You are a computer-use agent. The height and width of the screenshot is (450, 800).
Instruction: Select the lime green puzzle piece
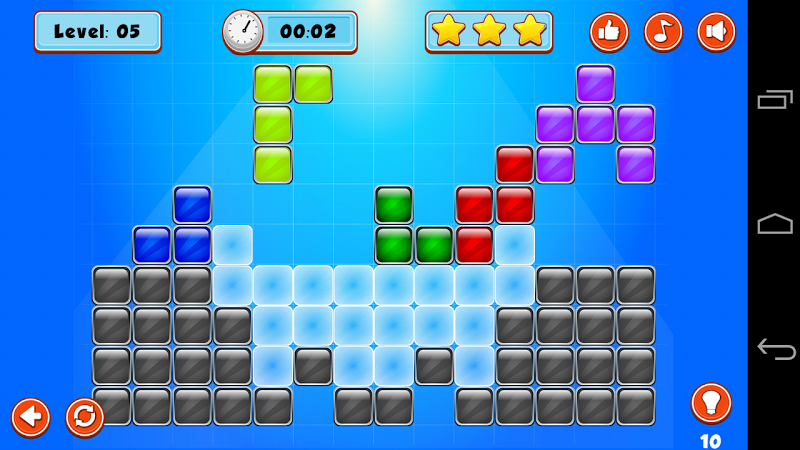pos(272,124)
